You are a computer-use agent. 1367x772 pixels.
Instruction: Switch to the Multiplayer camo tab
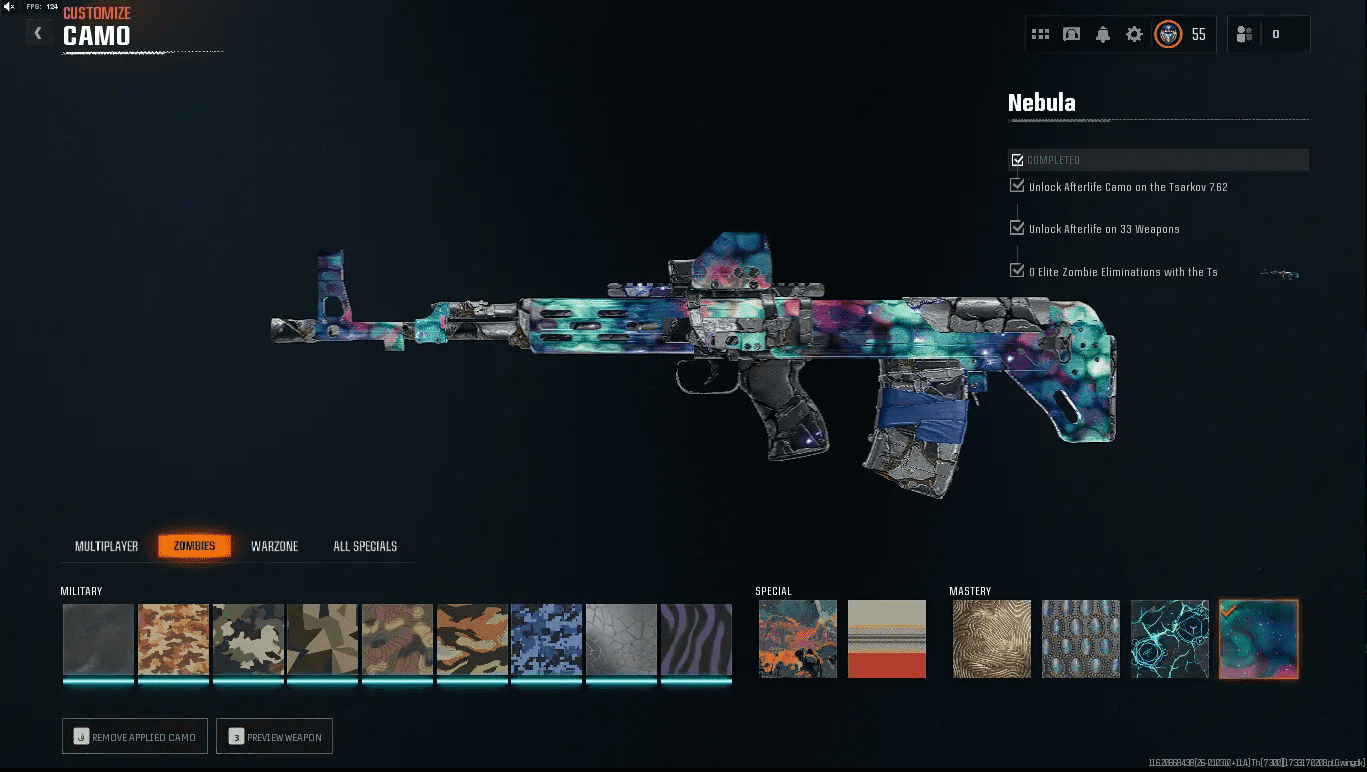click(x=106, y=546)
